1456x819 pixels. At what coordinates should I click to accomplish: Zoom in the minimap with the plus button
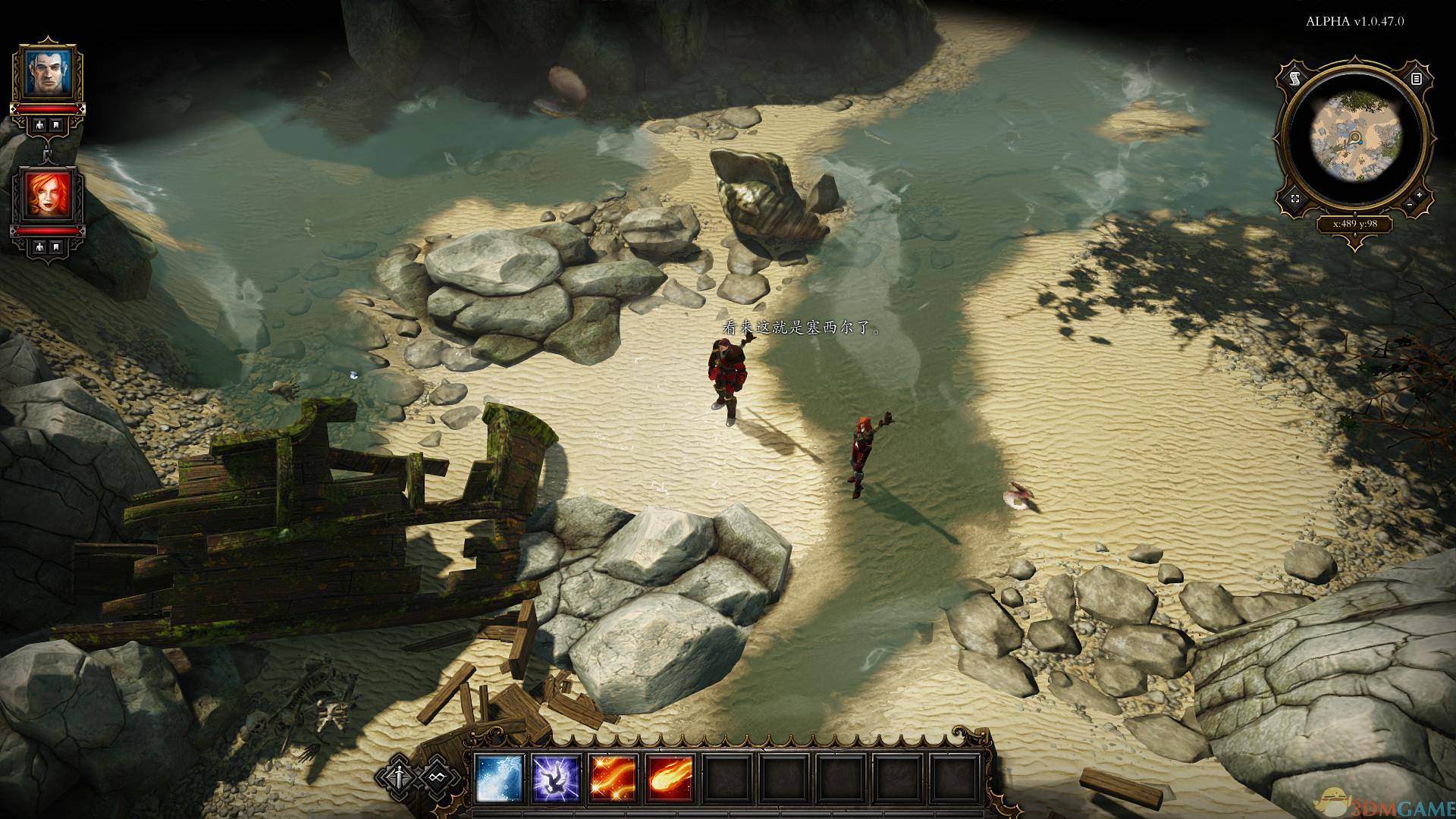[x=1419, y=195]
